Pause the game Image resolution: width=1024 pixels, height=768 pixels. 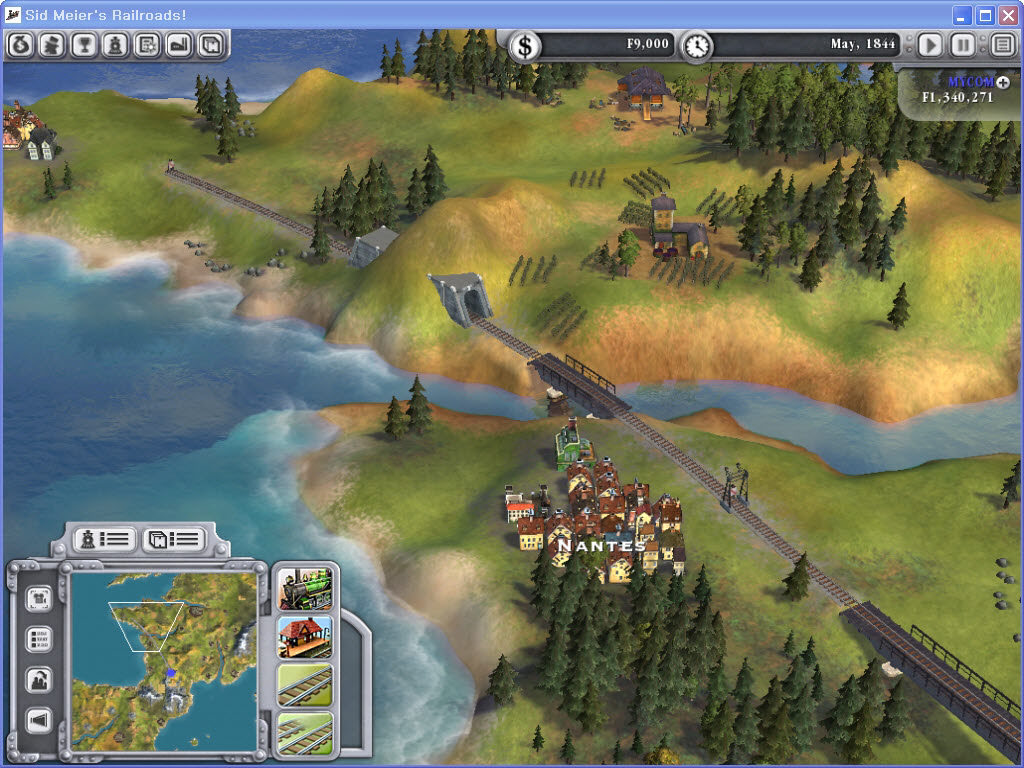(x=962, y=45)
